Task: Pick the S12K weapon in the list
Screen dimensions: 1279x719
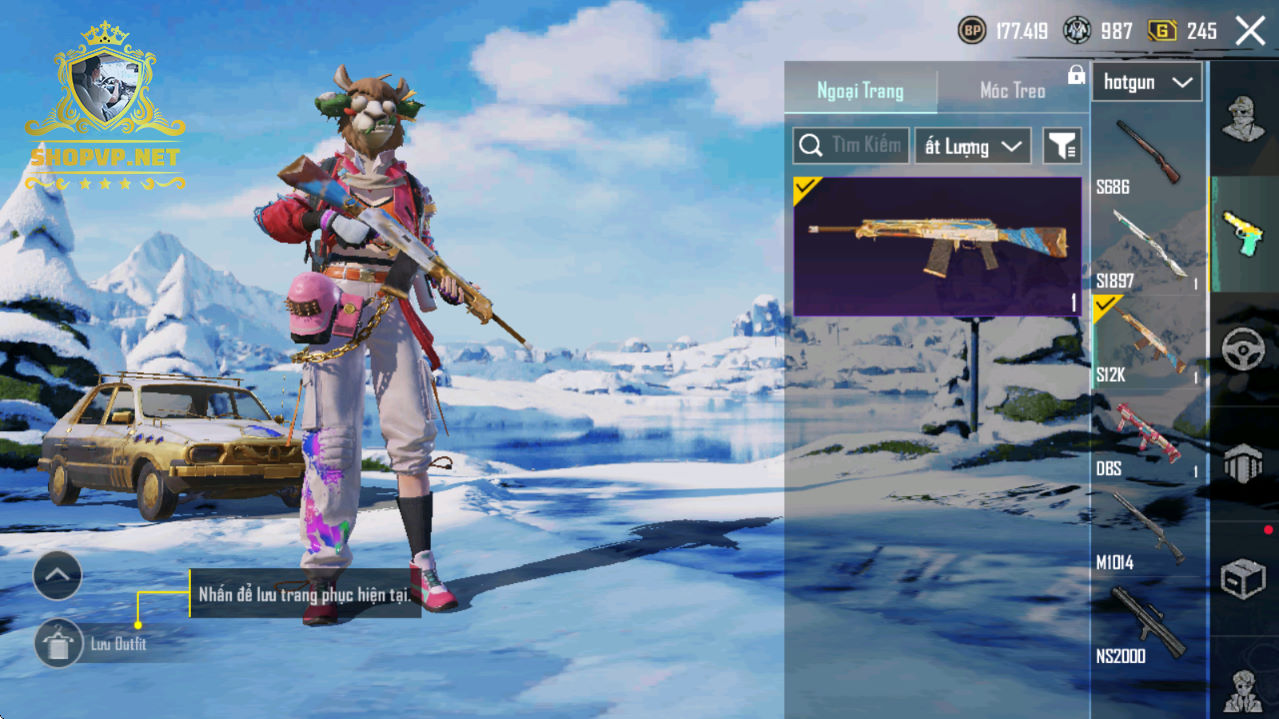Action: 1146,342
